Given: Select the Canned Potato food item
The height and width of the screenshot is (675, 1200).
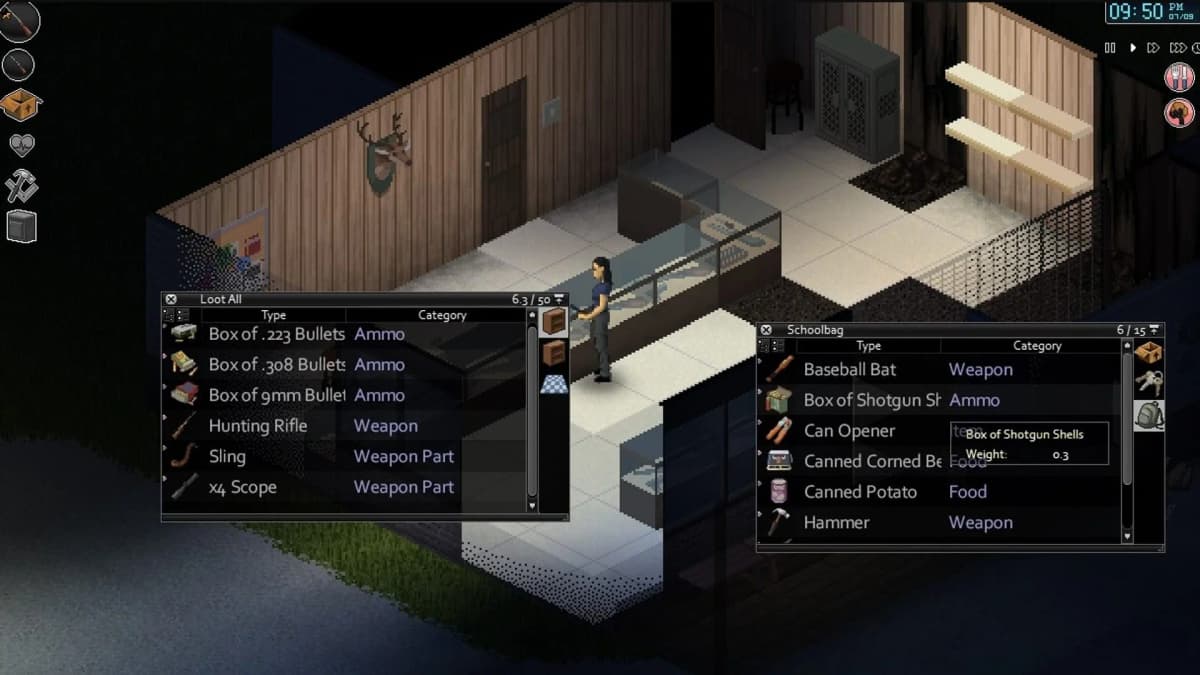Looking at the screenshot, I should [860, 492].
